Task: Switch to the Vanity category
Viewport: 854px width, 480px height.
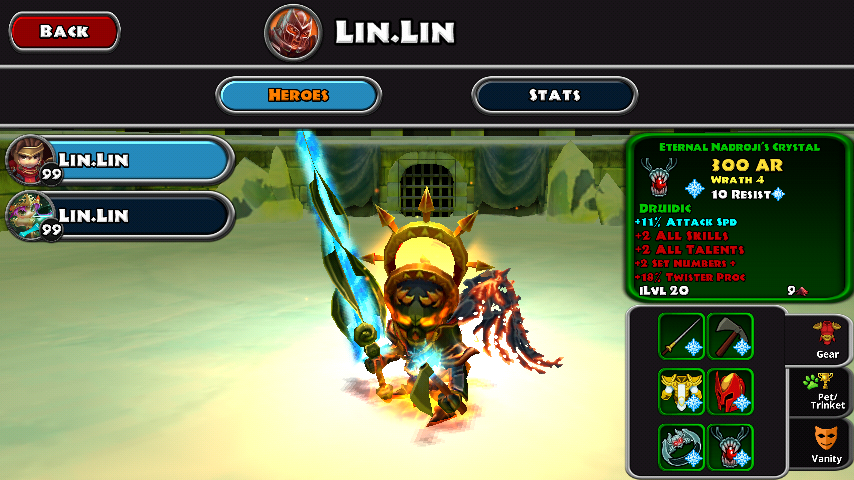Action: [x=827, y=445]
